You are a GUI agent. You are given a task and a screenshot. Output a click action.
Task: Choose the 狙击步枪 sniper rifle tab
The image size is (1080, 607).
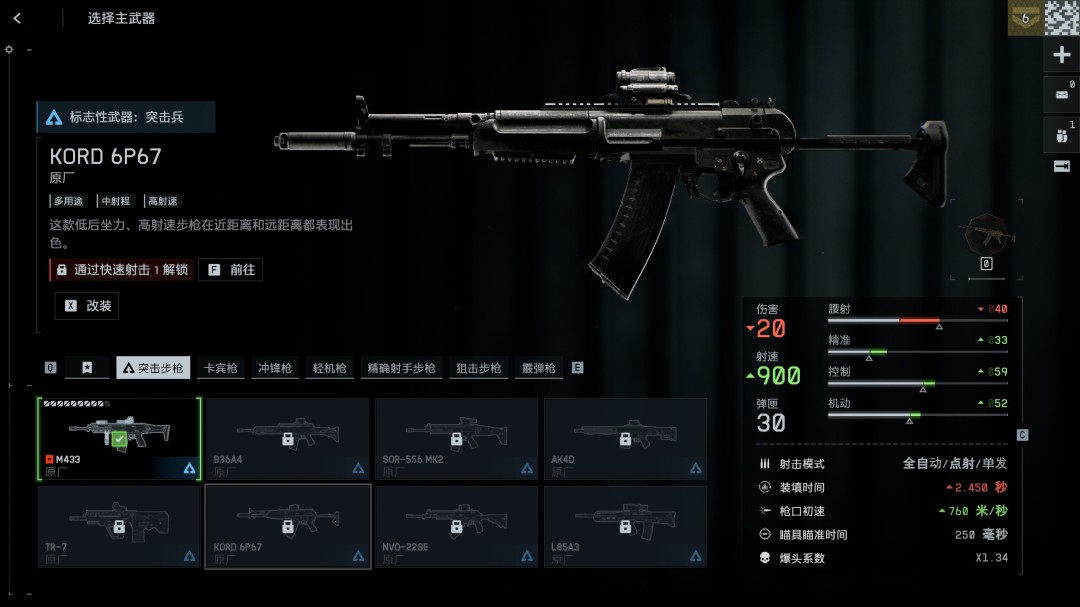point(478,368)
